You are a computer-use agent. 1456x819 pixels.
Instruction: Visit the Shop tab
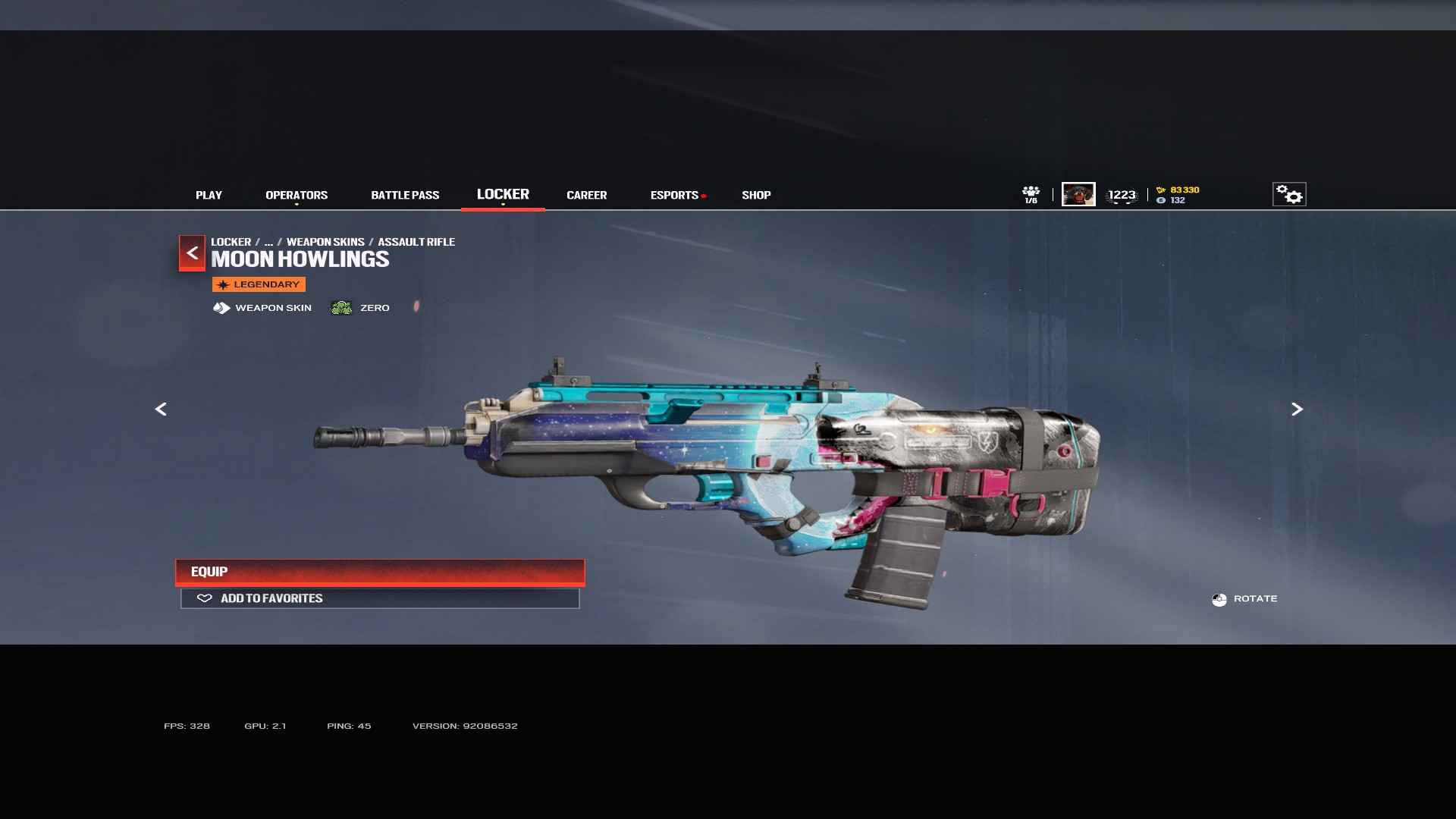[756, 195]
